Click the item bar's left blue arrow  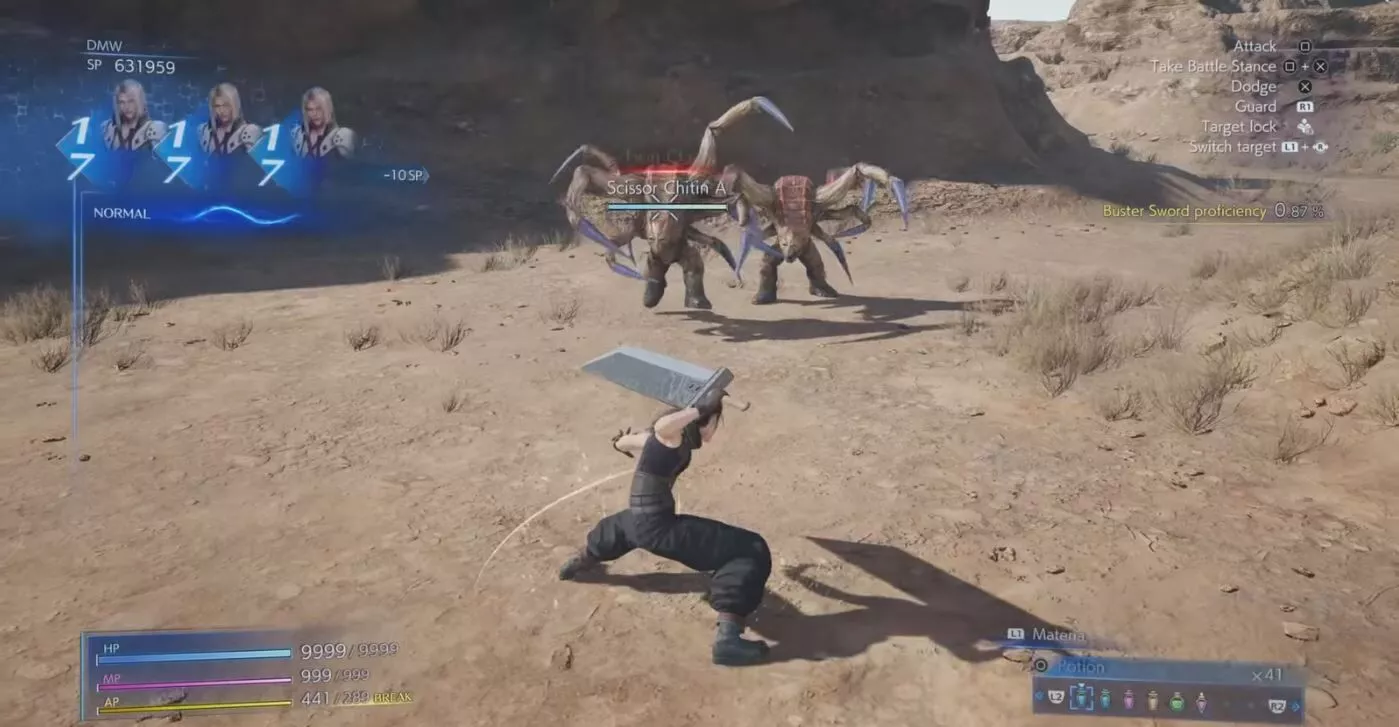pos(1039,696)
